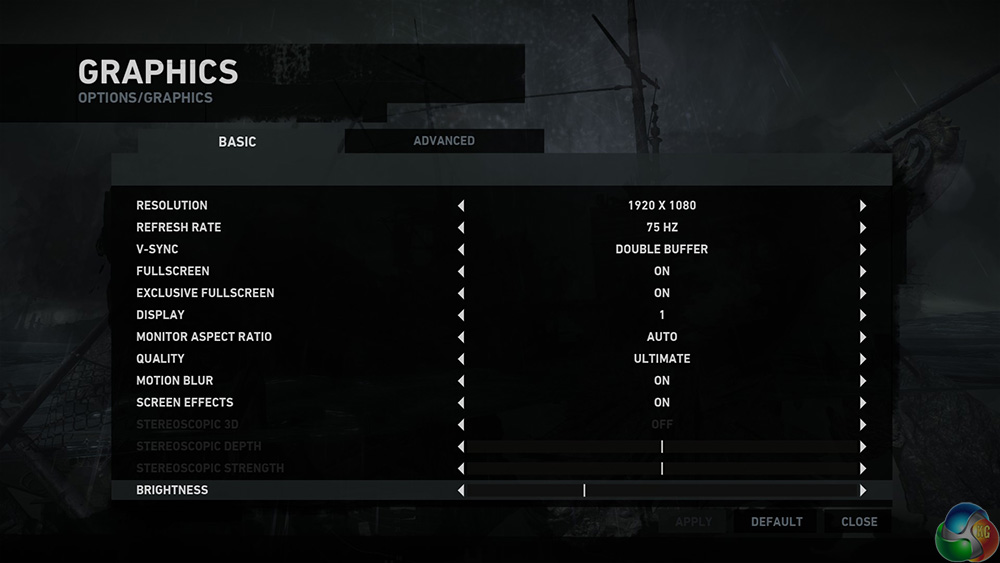Lower the Refresh Rate using left arrow
This screenshot has height=563, width=1000.
click(x=461, y=228)
